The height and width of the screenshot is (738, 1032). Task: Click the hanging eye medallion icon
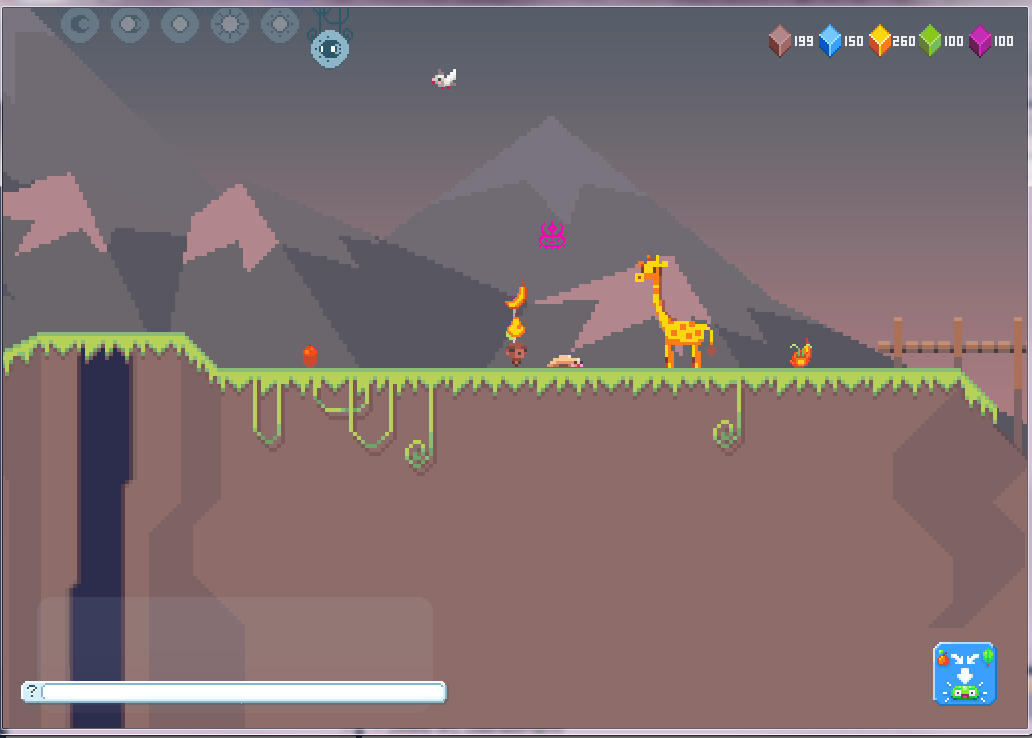[329, 48]
